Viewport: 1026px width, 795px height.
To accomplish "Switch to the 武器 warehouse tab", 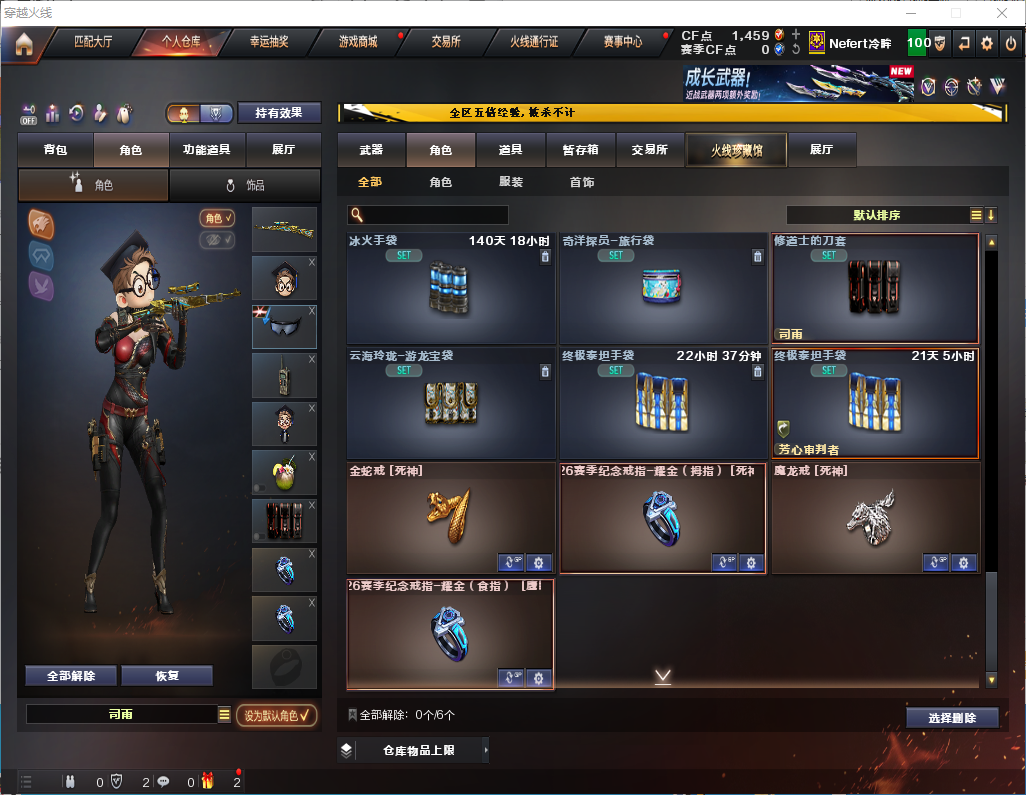I will pyautogui.click(x=371, y=150).
